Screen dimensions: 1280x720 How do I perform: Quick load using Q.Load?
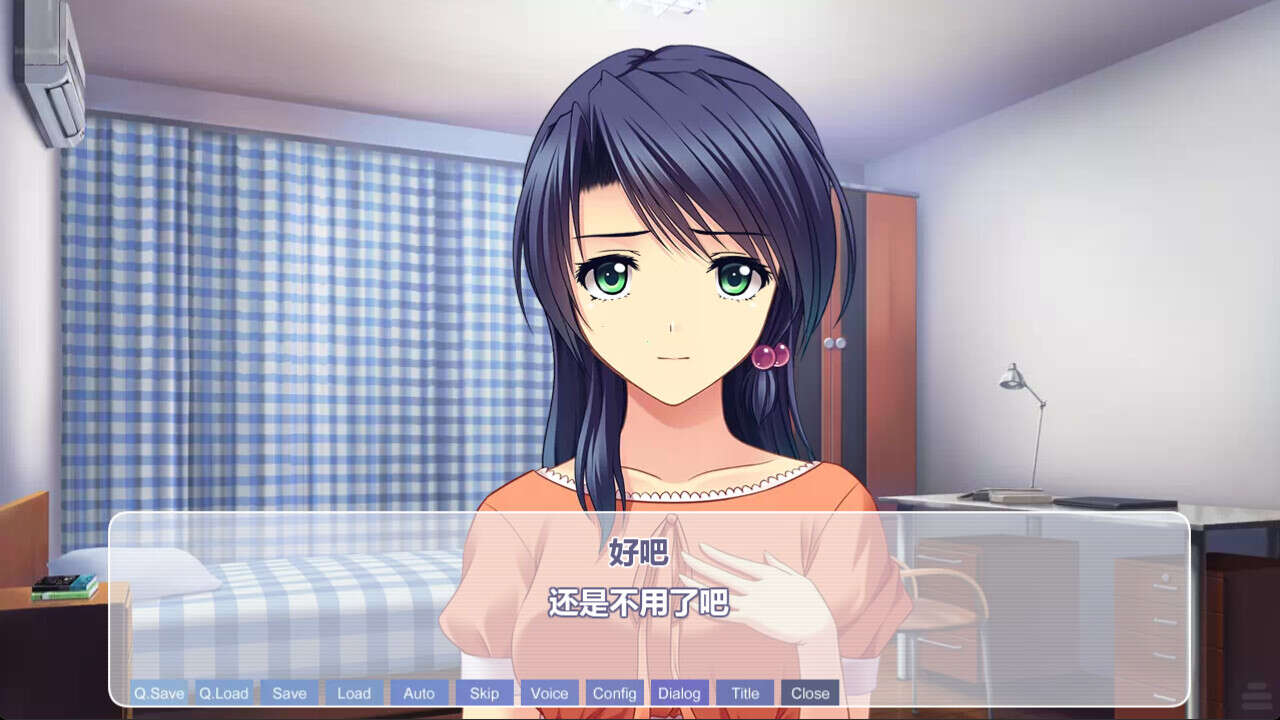[224, 693]
